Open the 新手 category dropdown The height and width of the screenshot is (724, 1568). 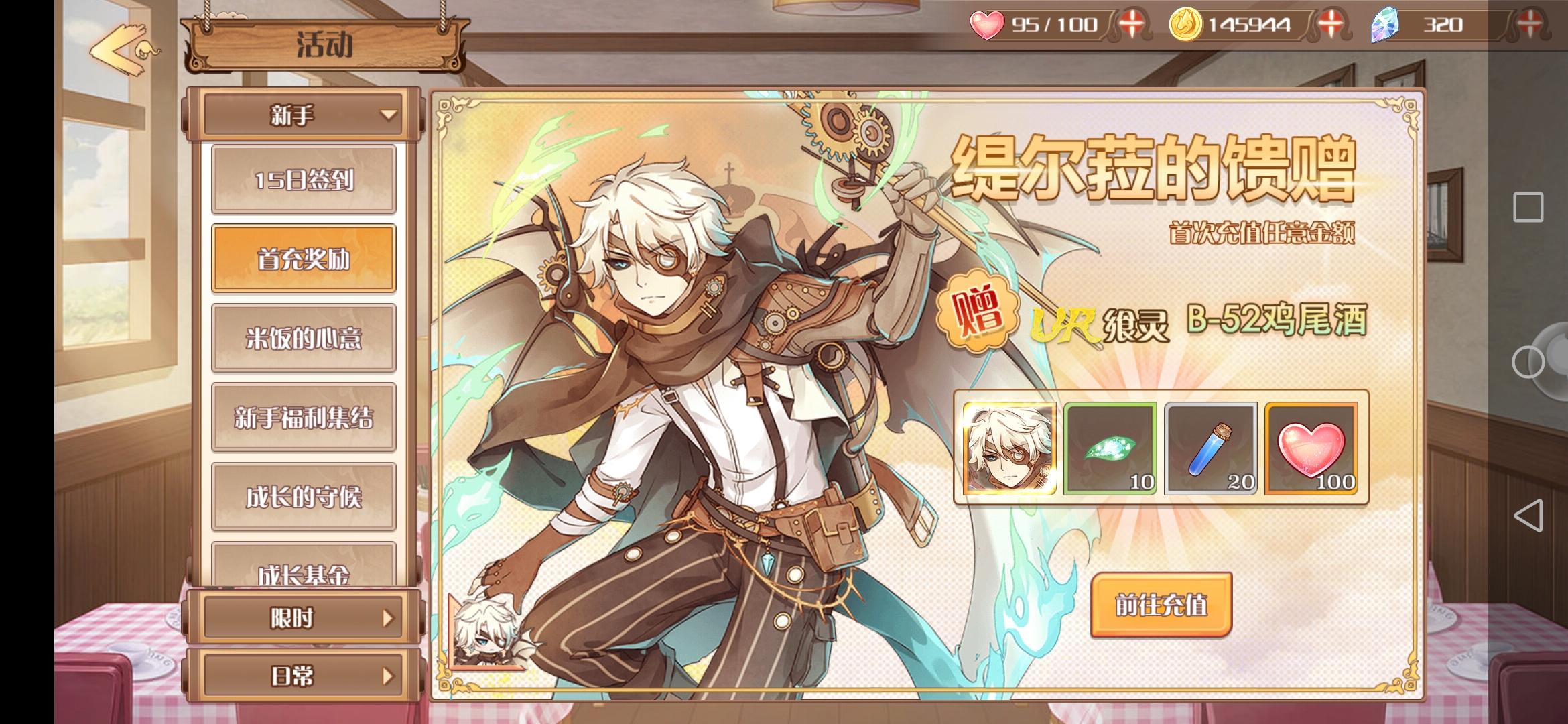(303, 115)
